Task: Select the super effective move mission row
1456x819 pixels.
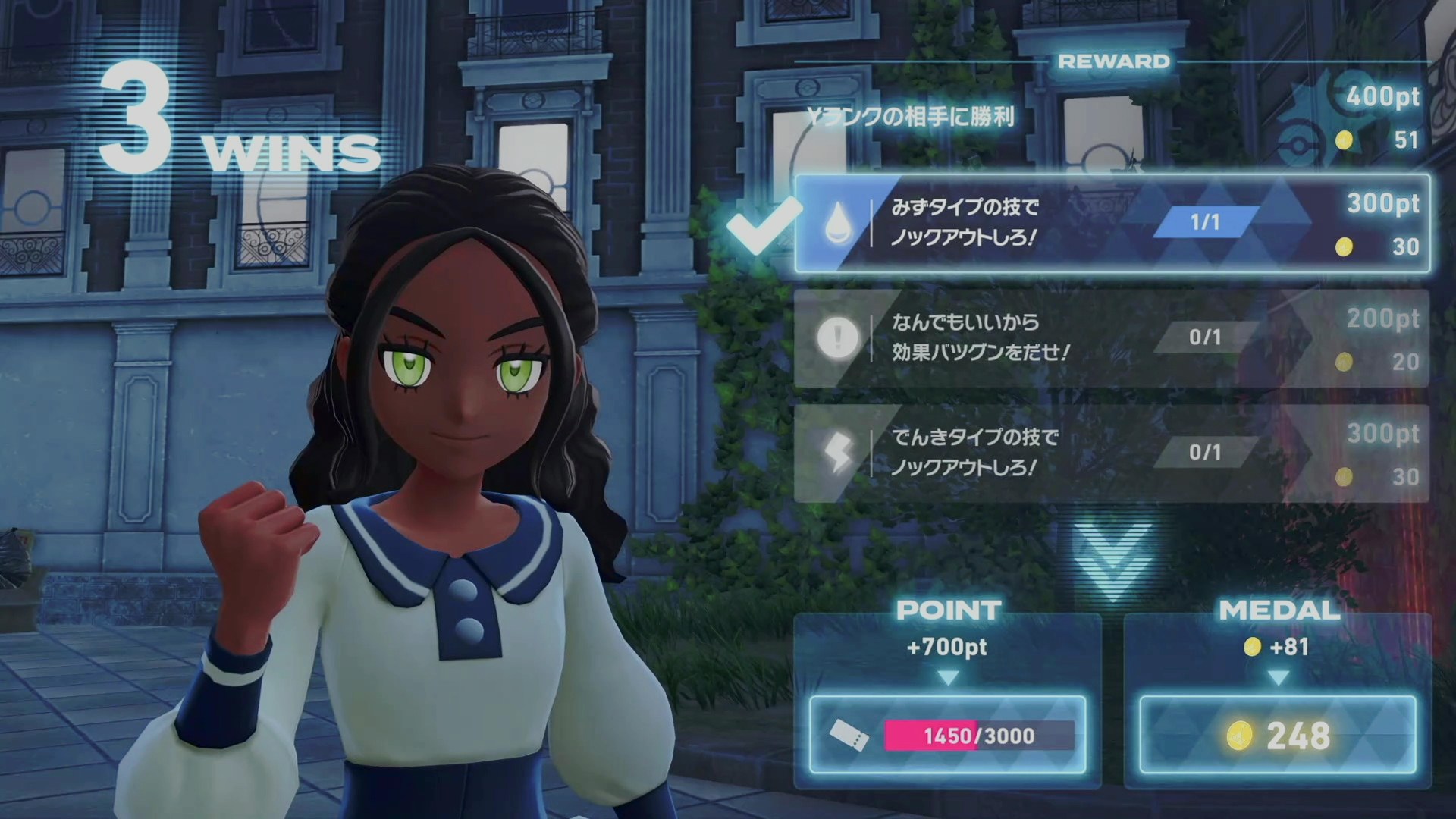Action: (x=1112, y=338)
